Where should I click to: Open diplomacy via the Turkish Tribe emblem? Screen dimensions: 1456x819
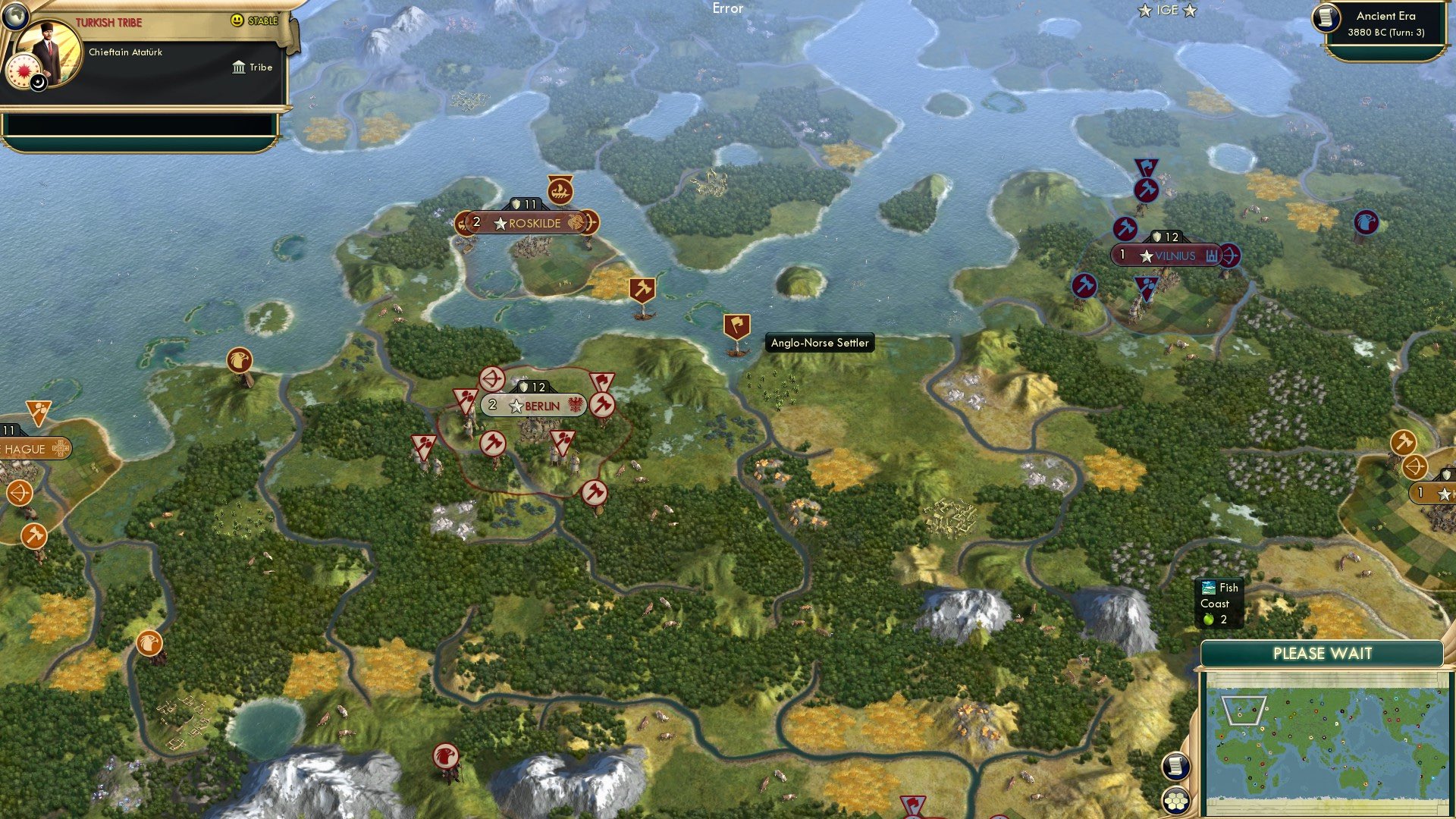click(24, 71)
